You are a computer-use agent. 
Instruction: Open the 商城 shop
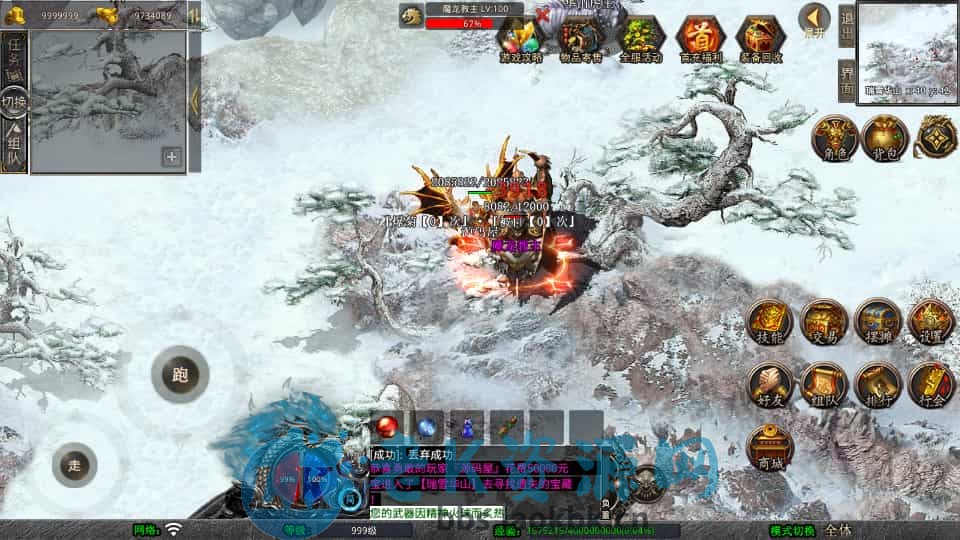click(x=770, y=446)
